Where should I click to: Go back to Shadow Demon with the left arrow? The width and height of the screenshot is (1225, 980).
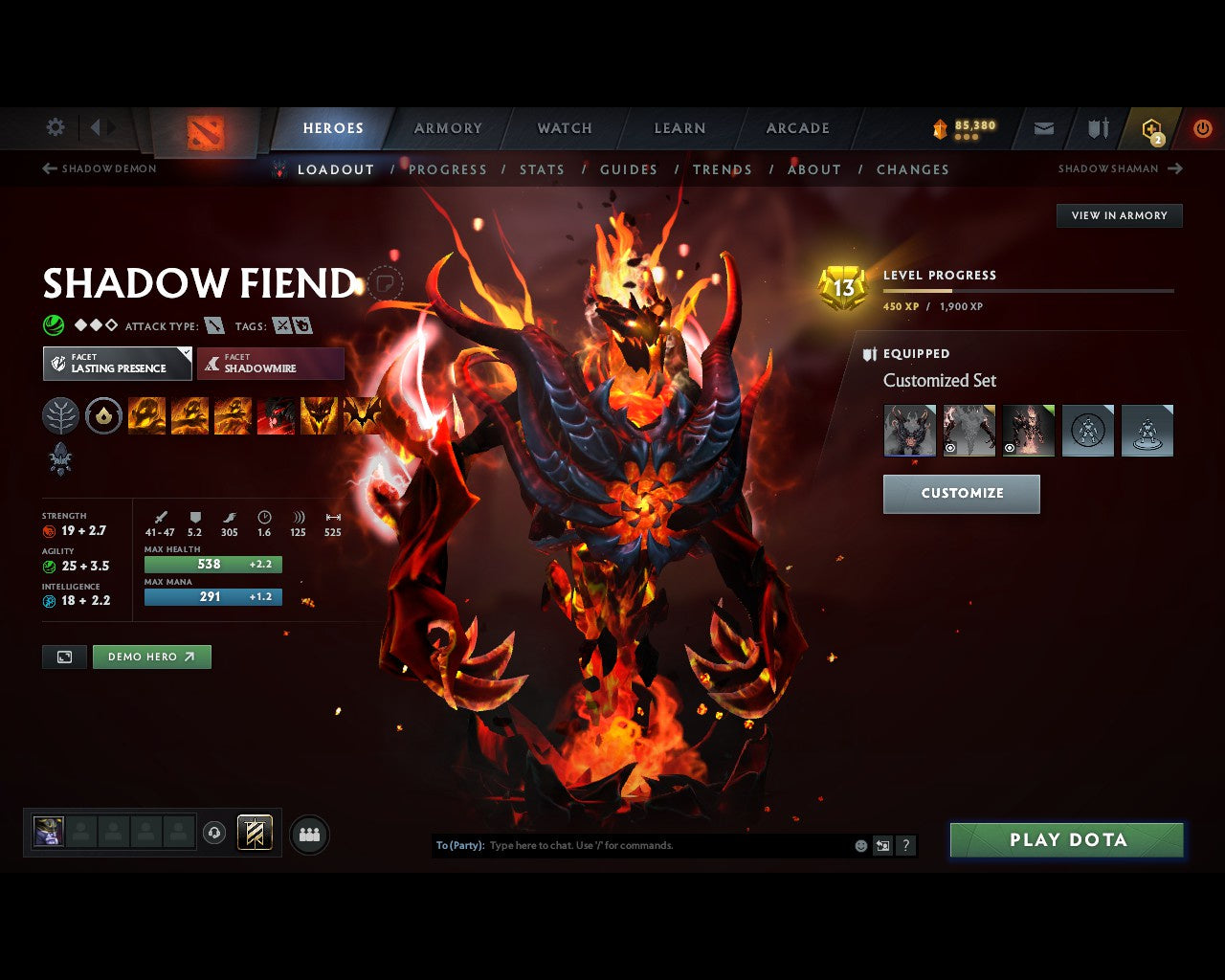coord(47,168)
